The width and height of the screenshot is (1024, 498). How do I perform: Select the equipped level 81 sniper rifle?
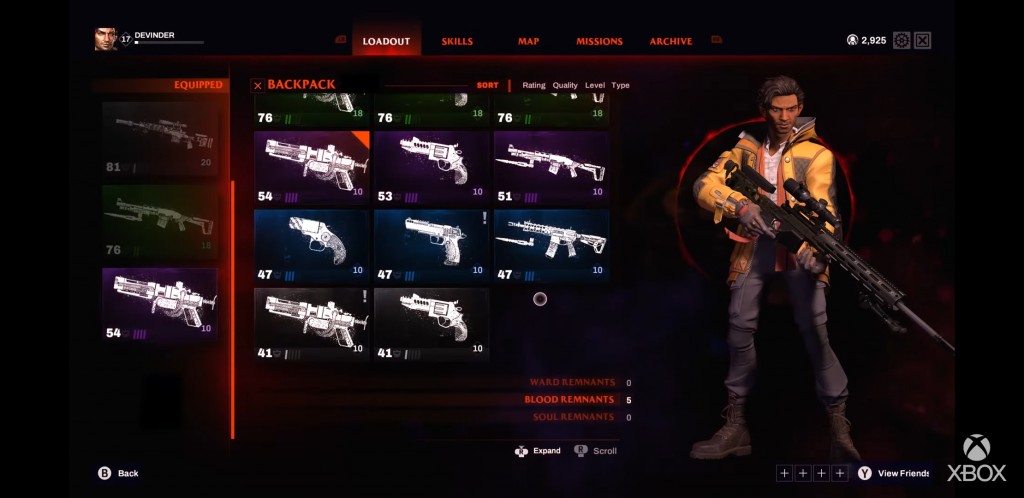[x=160, y=138]
